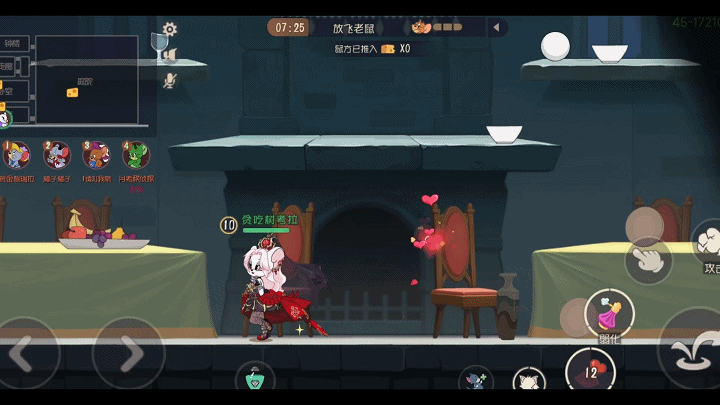Image resolution: width=720 pixels, height=405 pixels.
Task: Tap the grabbing hand interact button
Action: (649, 259)
